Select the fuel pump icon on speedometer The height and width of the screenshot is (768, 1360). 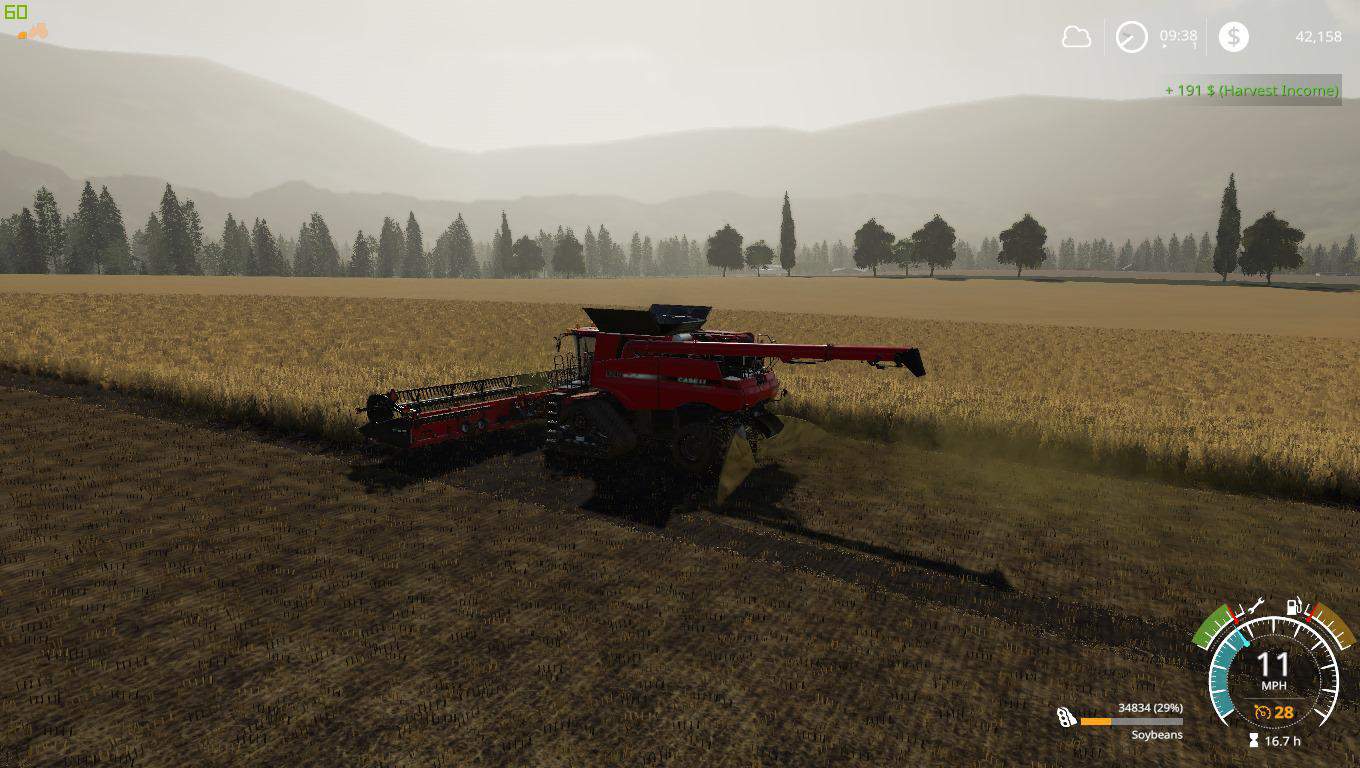[1293, 608]
